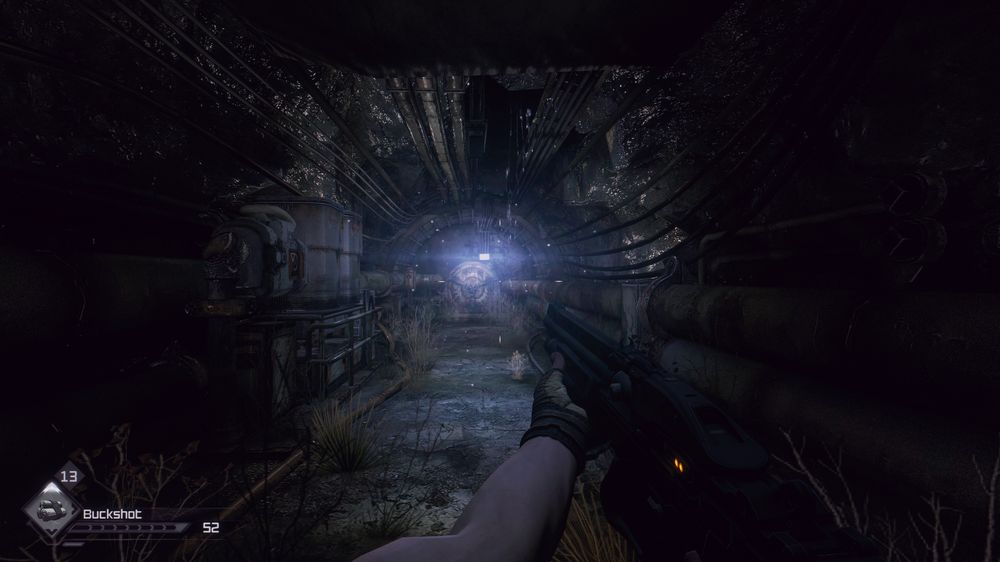
Task: Click the Buckshot ammo type diamond icon
Action: [48, 512]
